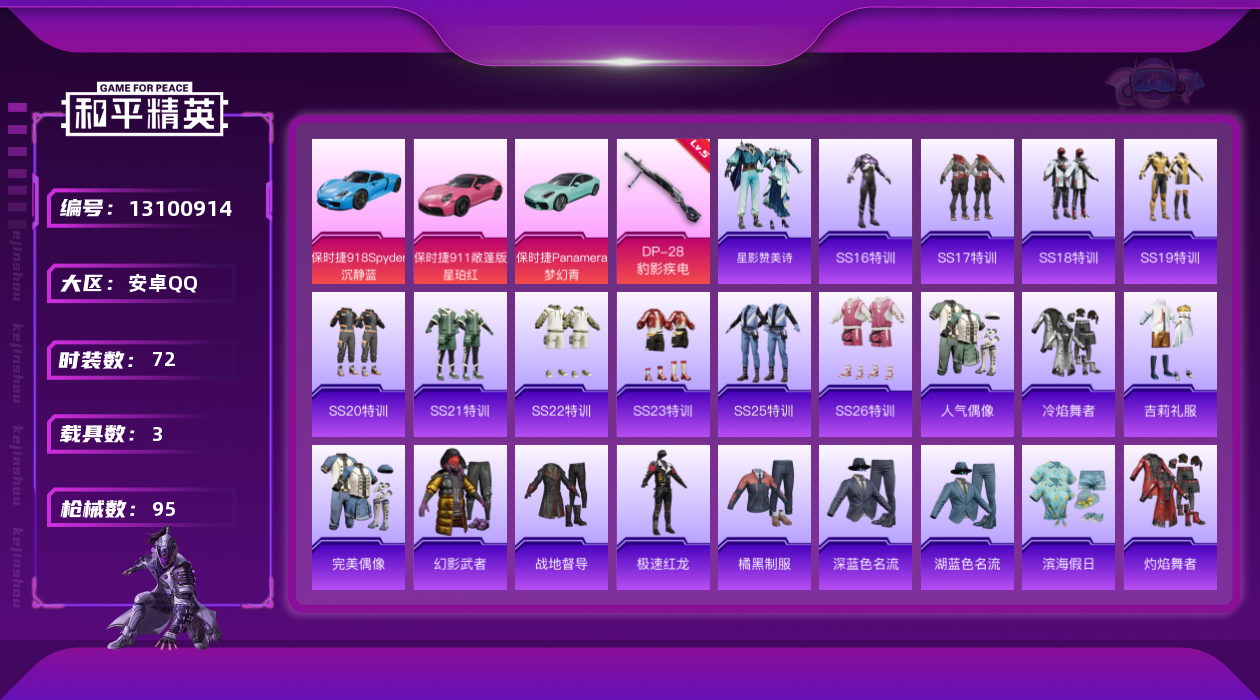Click the 幻影武者 outfit card
The height and width of the screenshot is (700, 1260).
[x=460, y=517]
